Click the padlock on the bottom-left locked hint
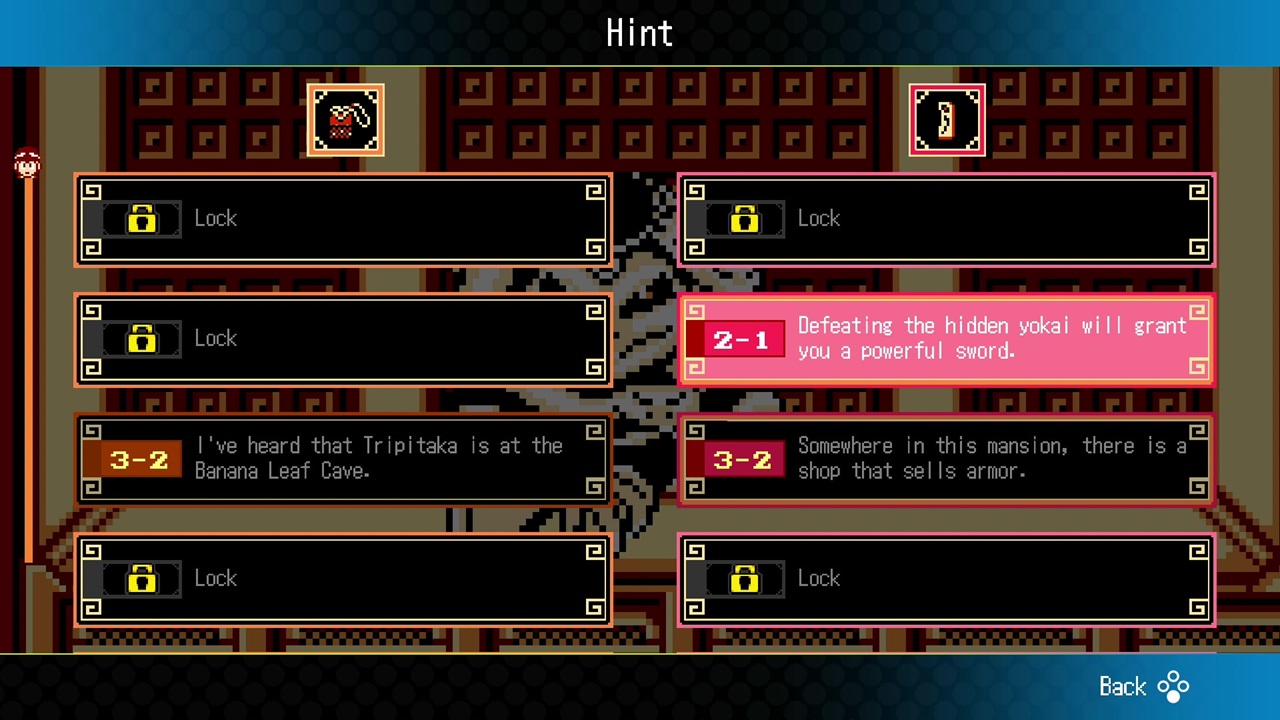The width and height of the screenshot is (1280, 720). pos(141,579)
